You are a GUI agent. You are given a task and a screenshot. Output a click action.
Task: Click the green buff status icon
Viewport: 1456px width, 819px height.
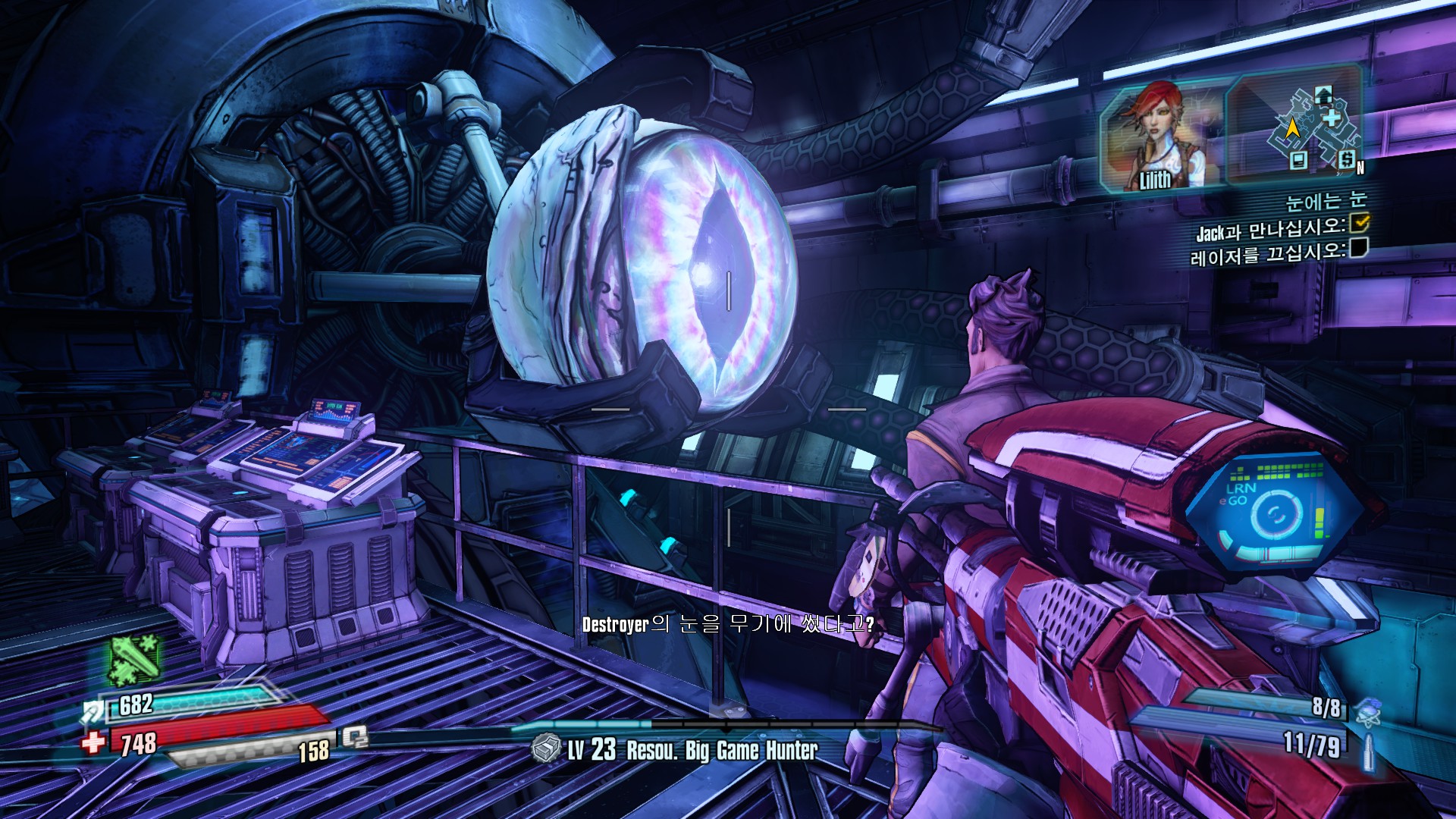point(134,658)
